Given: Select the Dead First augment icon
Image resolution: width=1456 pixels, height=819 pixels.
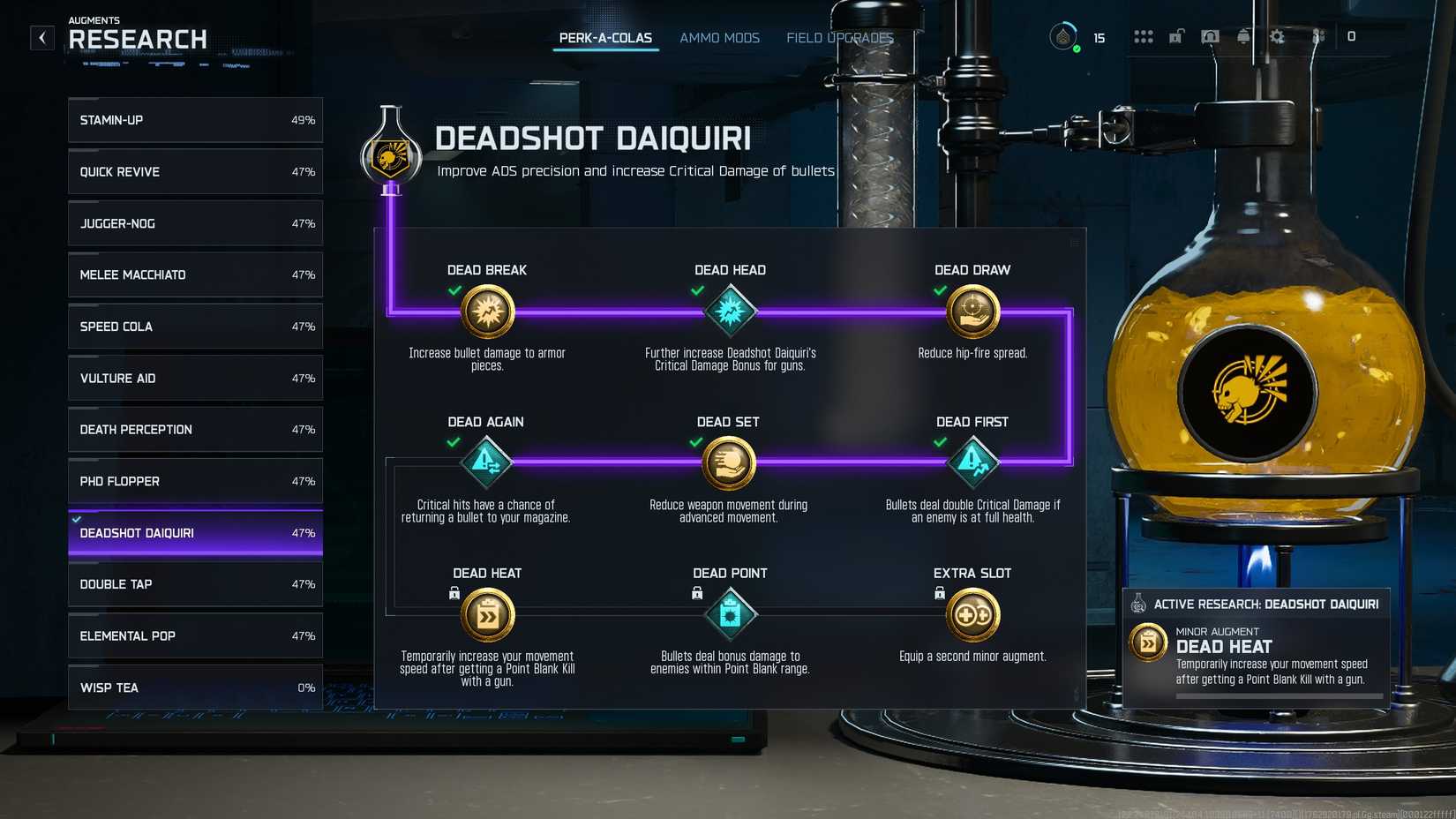Looking at the screenshot, I should pos(972,463).
